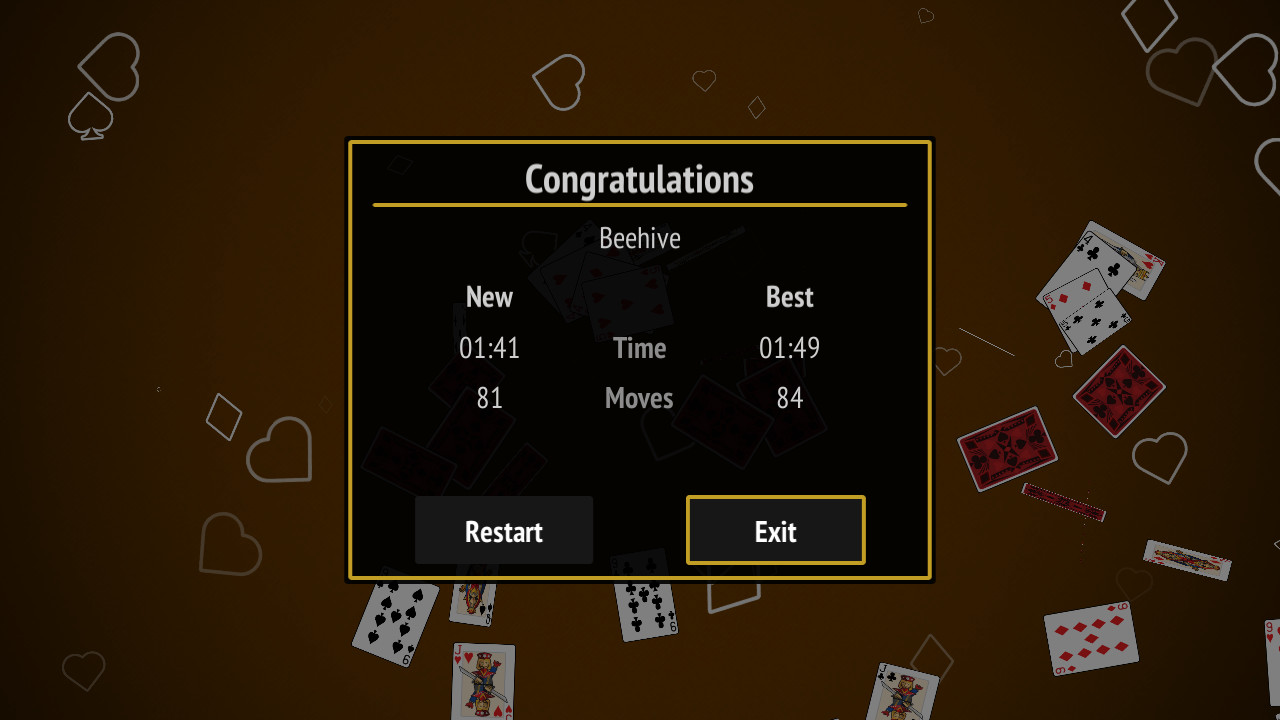The image size is (1280, 720).
Task: Click the new time value 01:41
Action: pos(489,348)
